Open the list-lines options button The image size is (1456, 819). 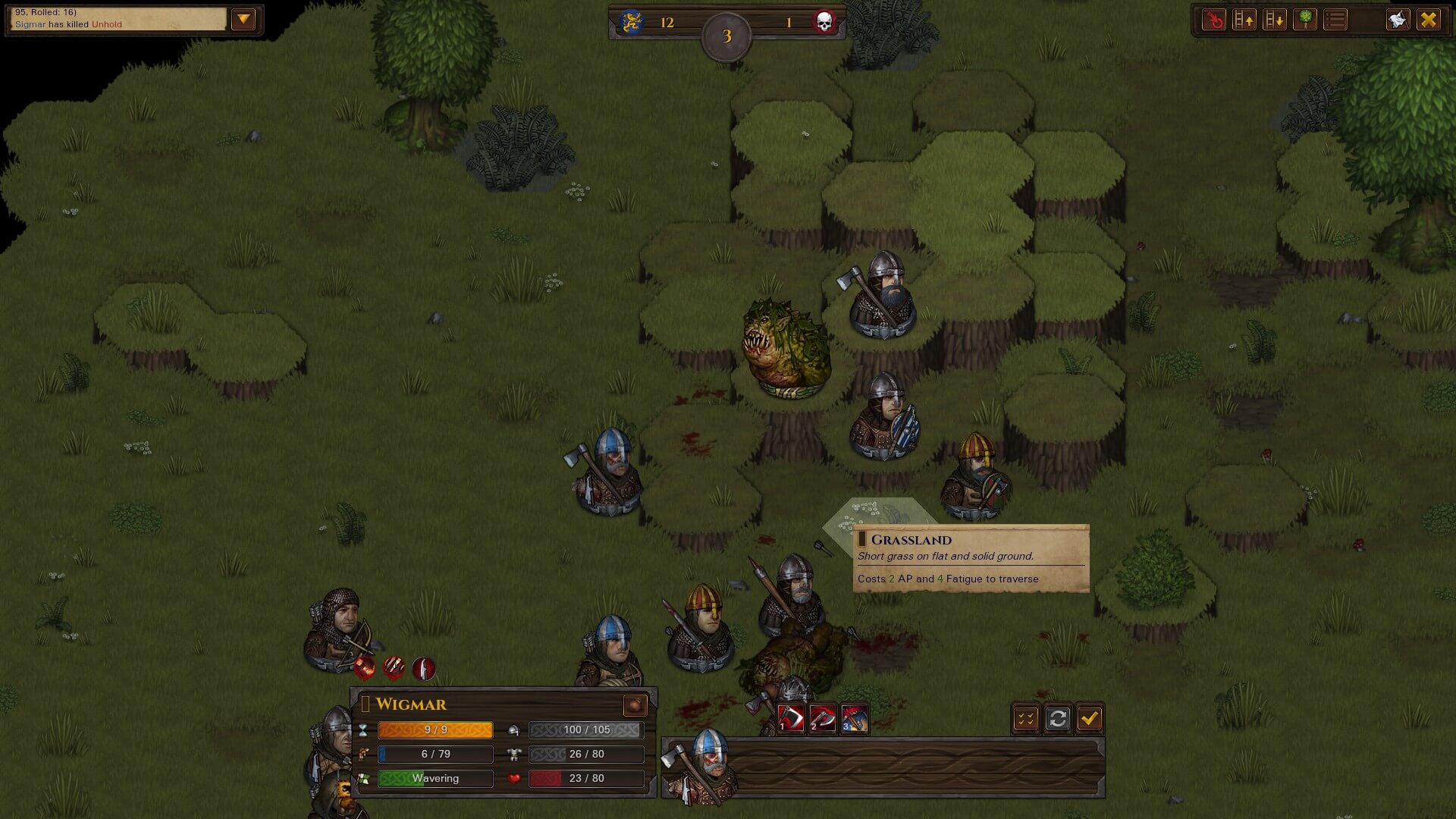(1335, 20)
